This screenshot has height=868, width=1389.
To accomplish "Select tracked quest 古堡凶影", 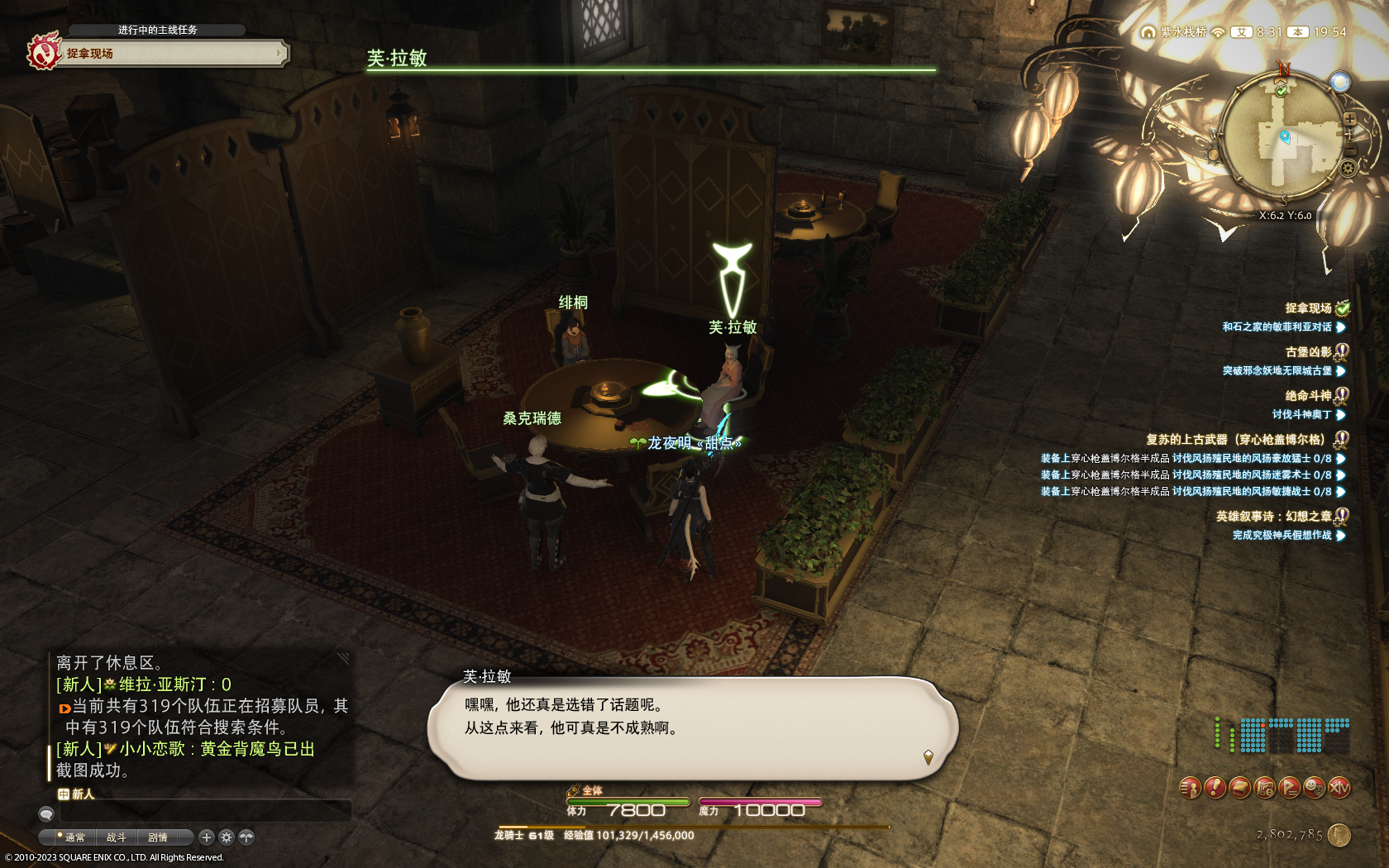I will click(1308, 352).
